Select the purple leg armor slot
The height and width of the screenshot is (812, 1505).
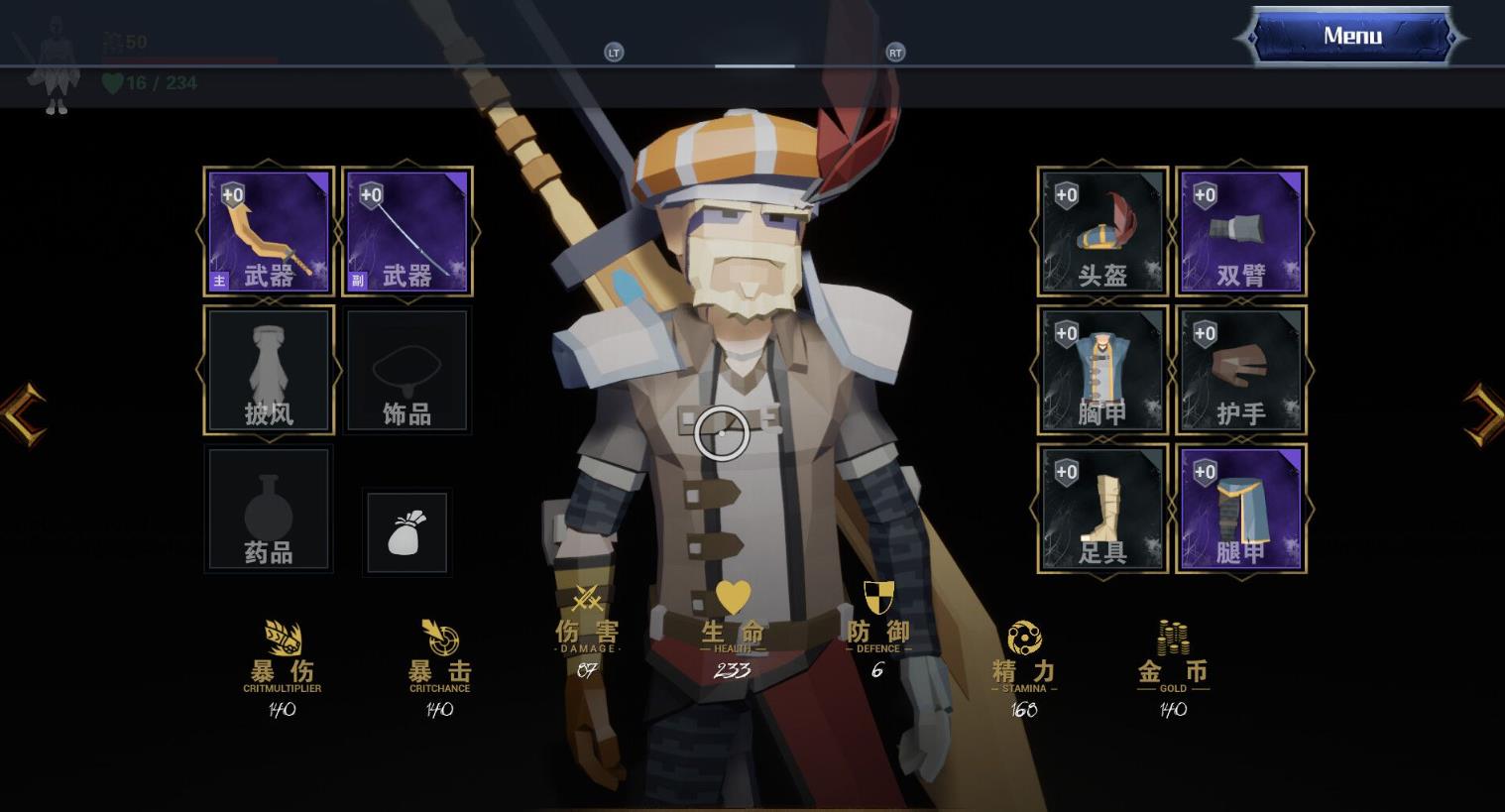coord(1241,510)
